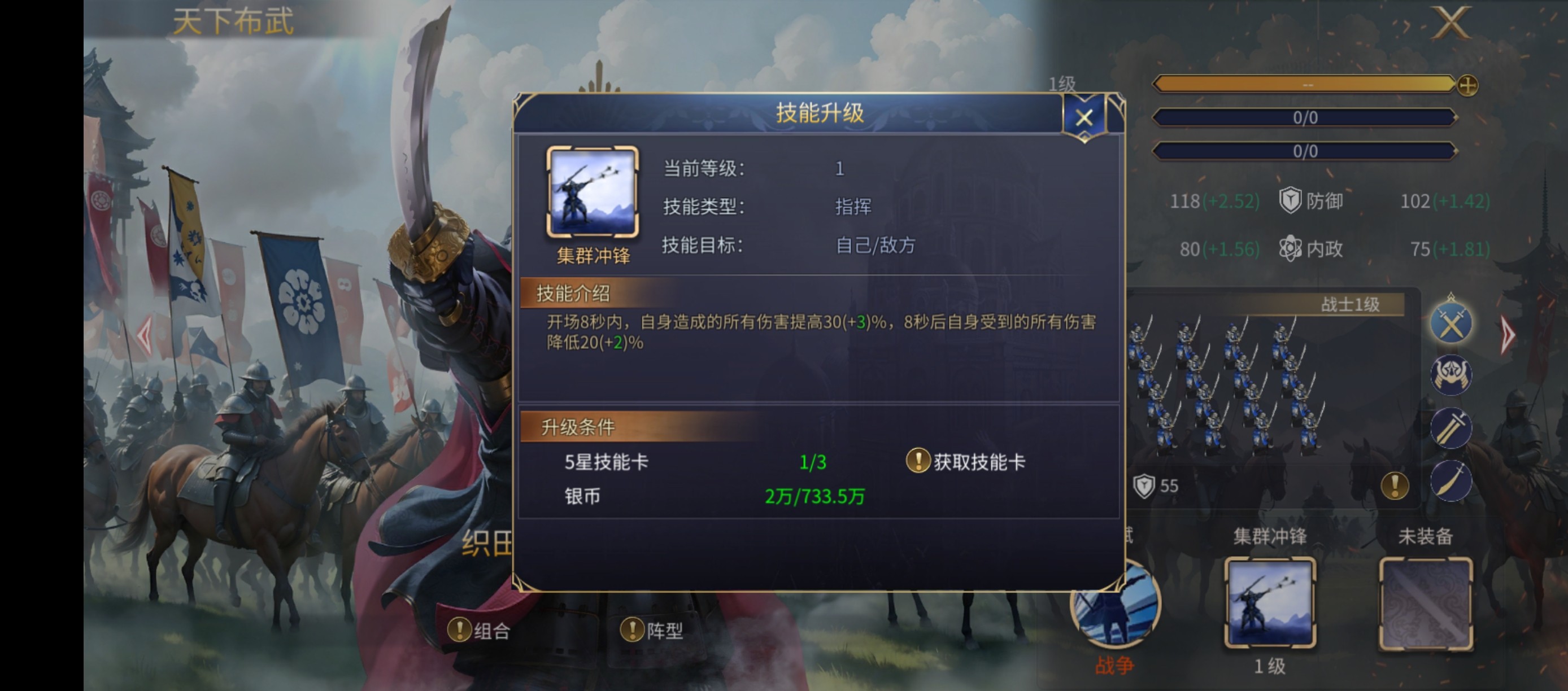Select the crossed swords battle icon

[1451, 322]
